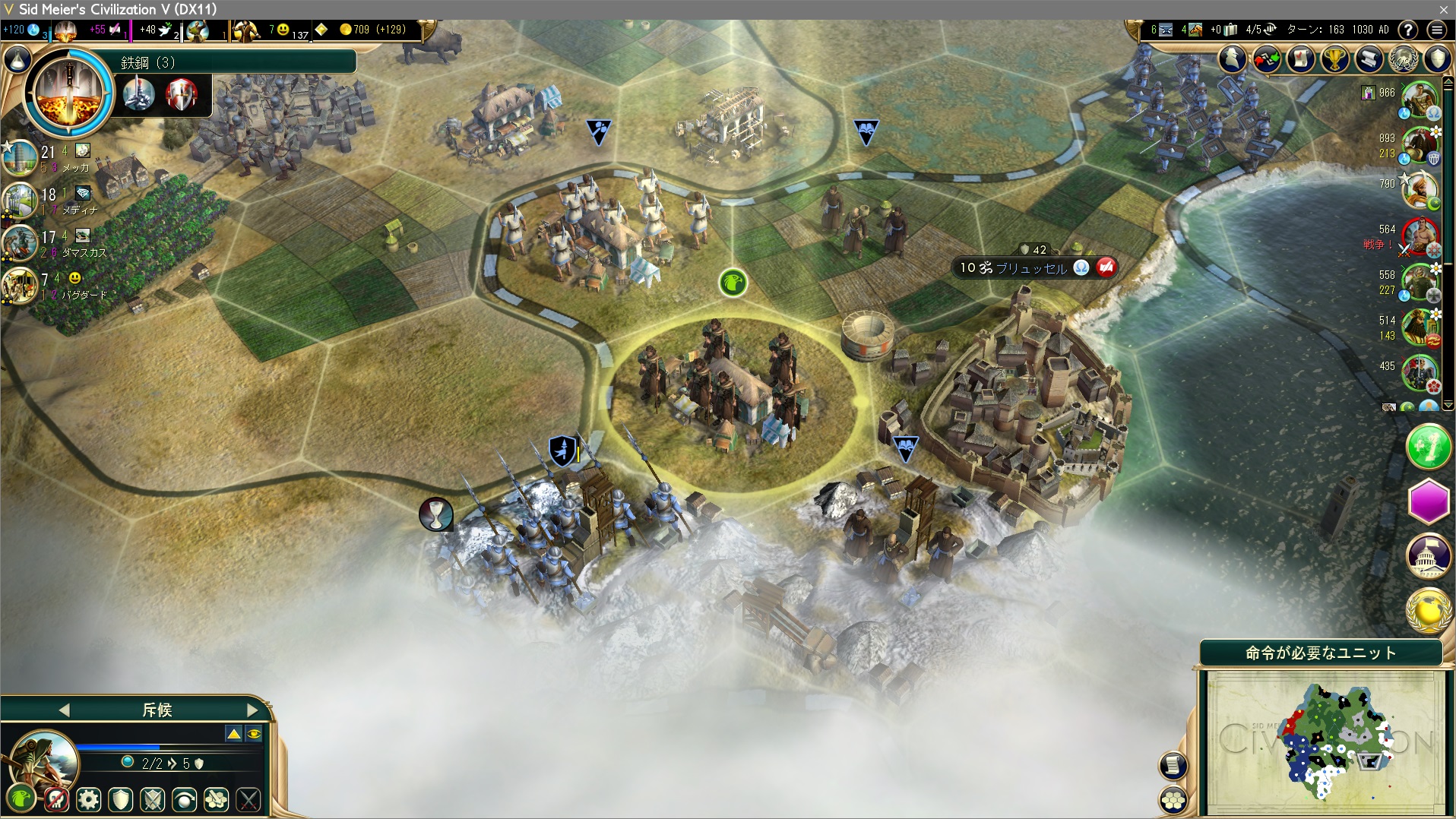The image size is (1456, 819).
Task: Select the next unit with right arrow
Action: point(253,710)
